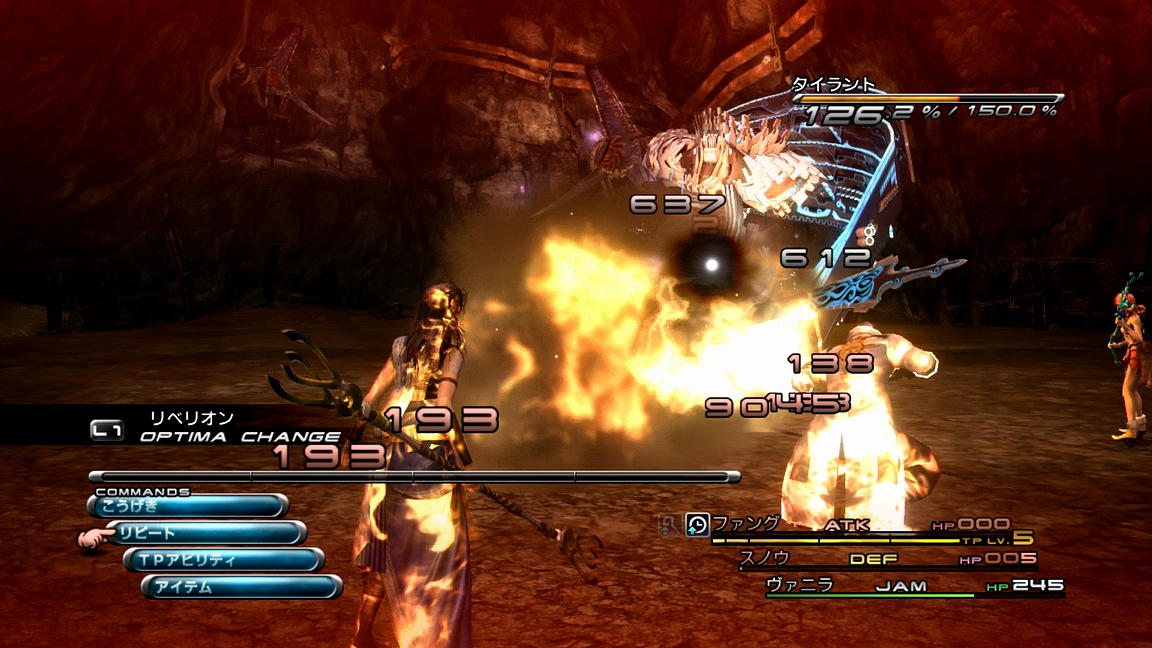Choose the リピート repeat command

(x=205, y=533)
